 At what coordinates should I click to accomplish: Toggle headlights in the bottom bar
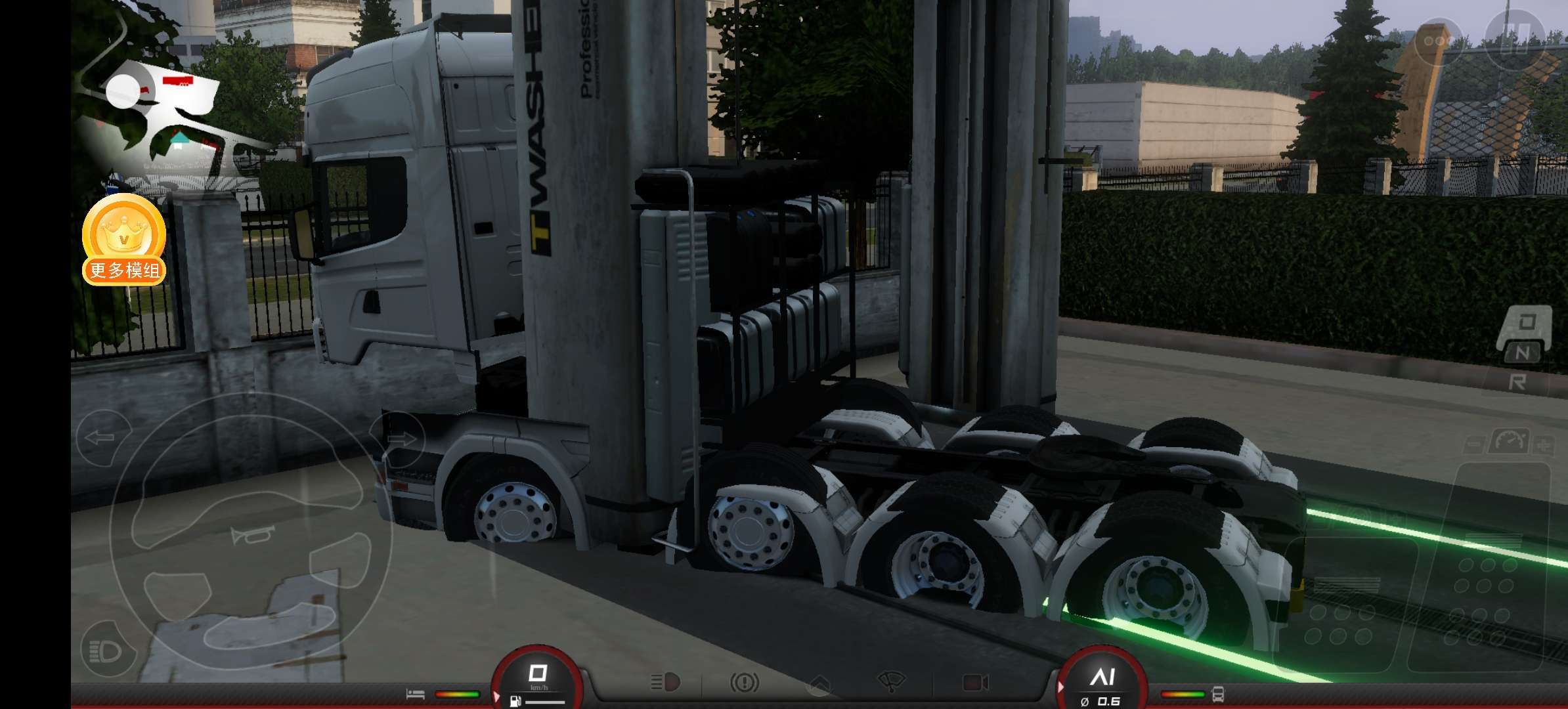coord(664,683)
